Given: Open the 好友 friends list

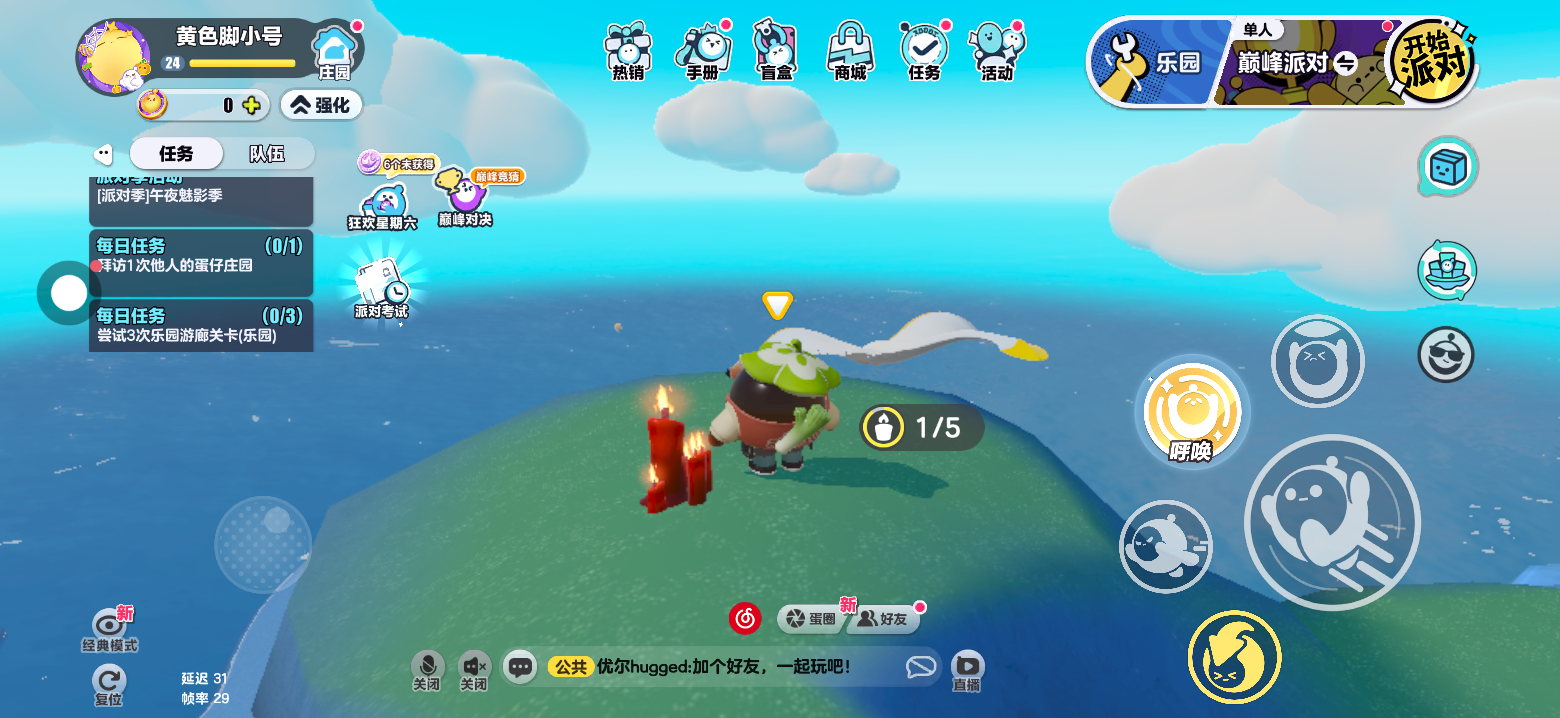Looking at the screenshot, I should 884,619.
